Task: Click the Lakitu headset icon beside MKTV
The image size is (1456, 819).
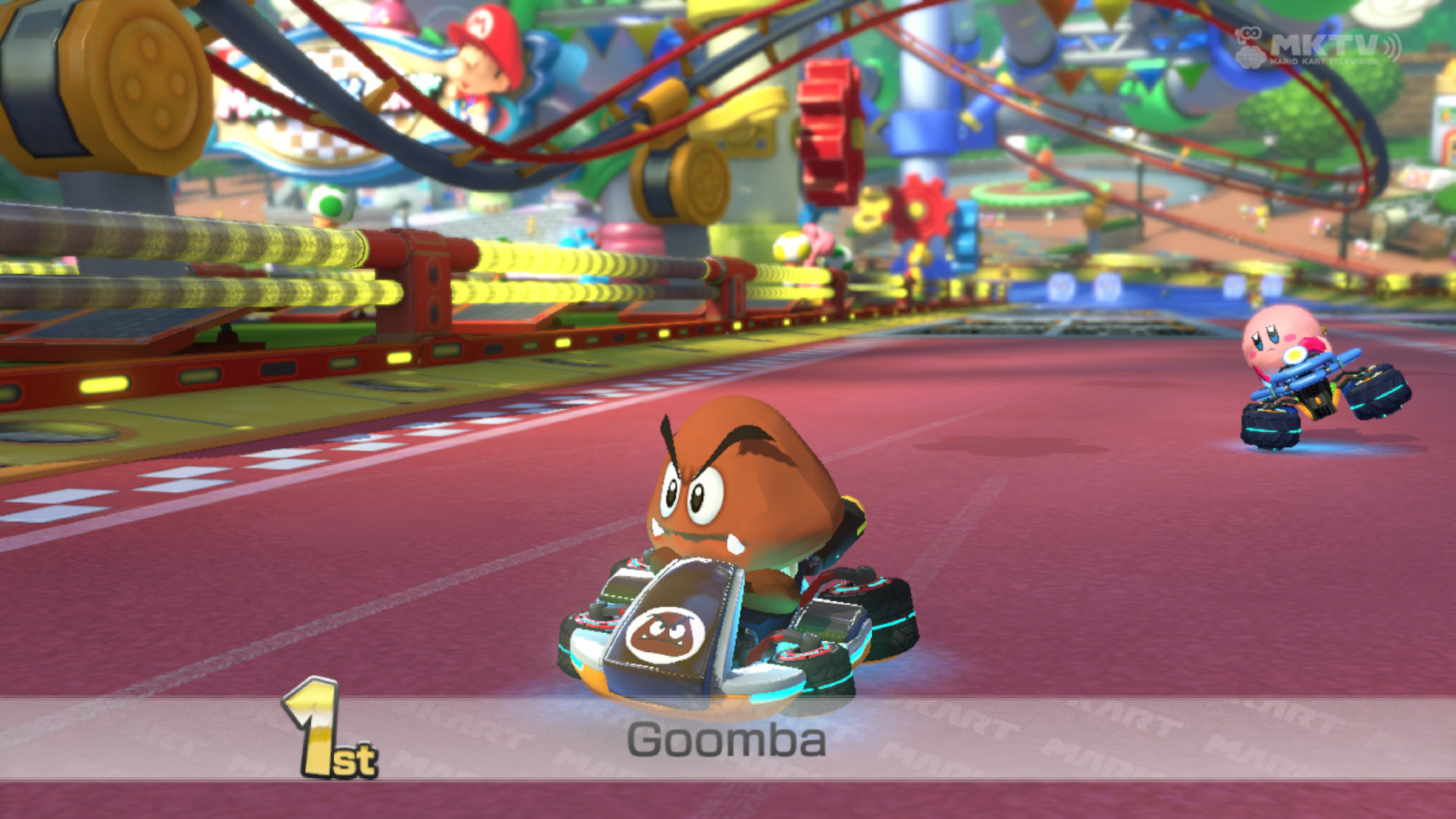Action: 1250,32
